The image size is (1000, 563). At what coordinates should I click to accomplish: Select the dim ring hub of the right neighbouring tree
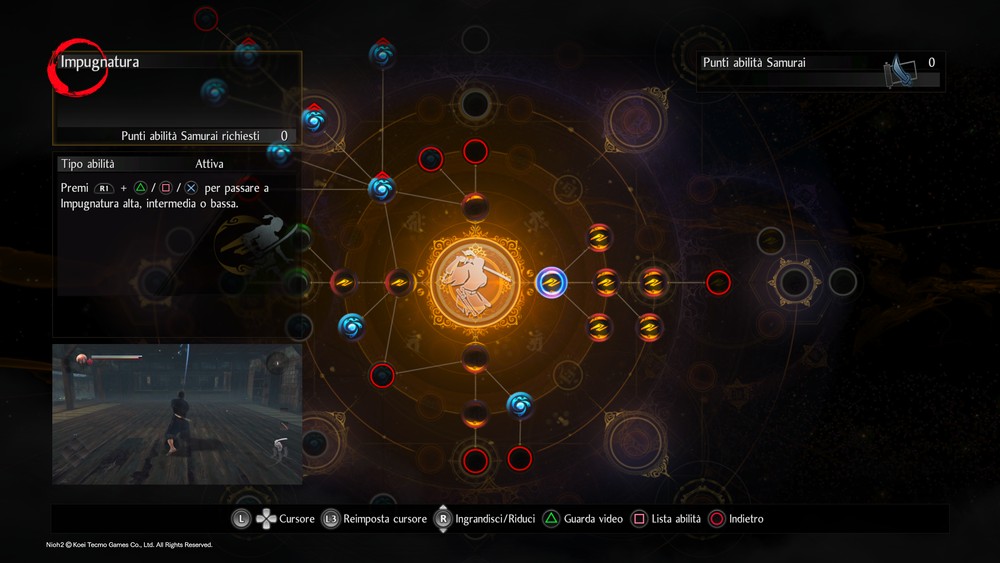pos(796,281)
